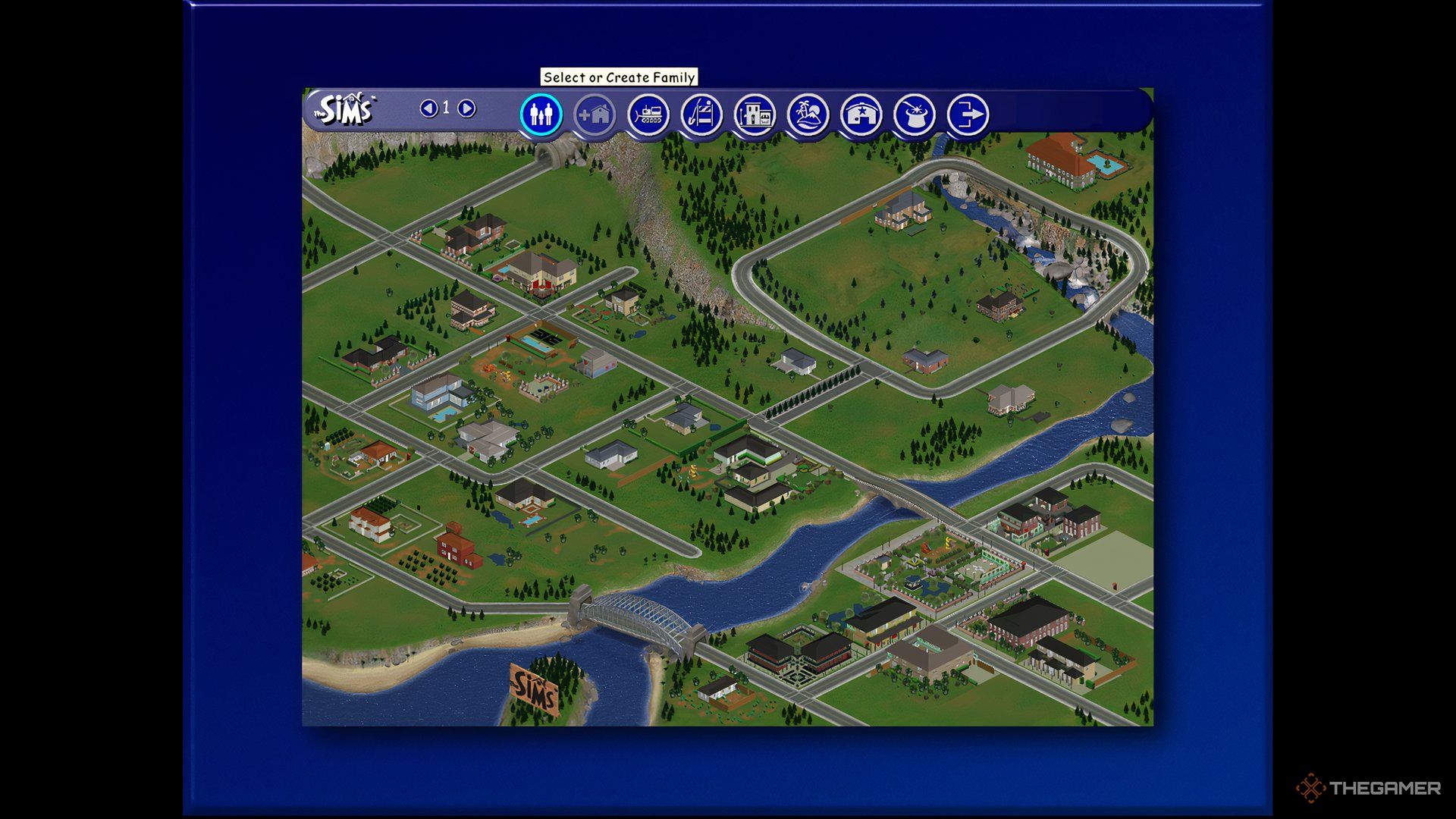Click the greyed-out add house button
The height and width of the screenshot is (819, 1456).
pyautogui.click(x=595, y=115)
